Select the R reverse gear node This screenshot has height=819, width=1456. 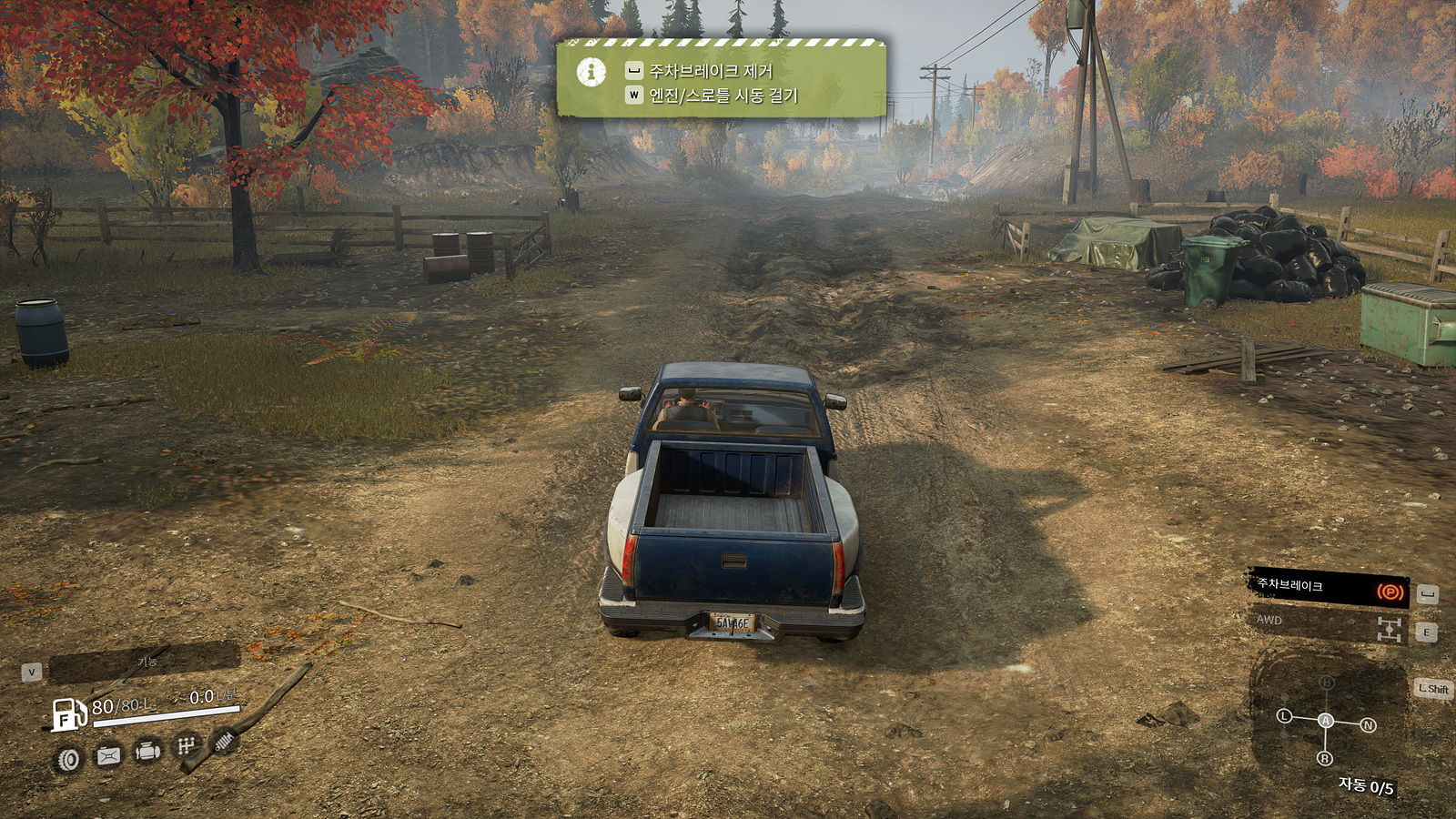point(1325,758)
